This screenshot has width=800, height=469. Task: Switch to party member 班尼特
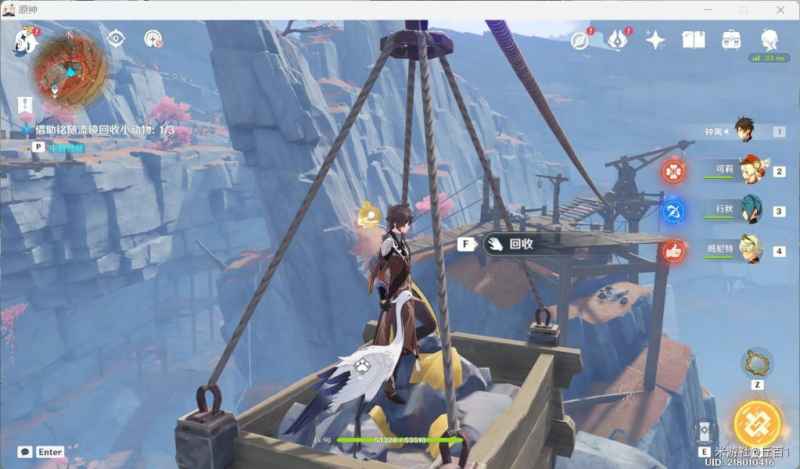click(748, 250)
